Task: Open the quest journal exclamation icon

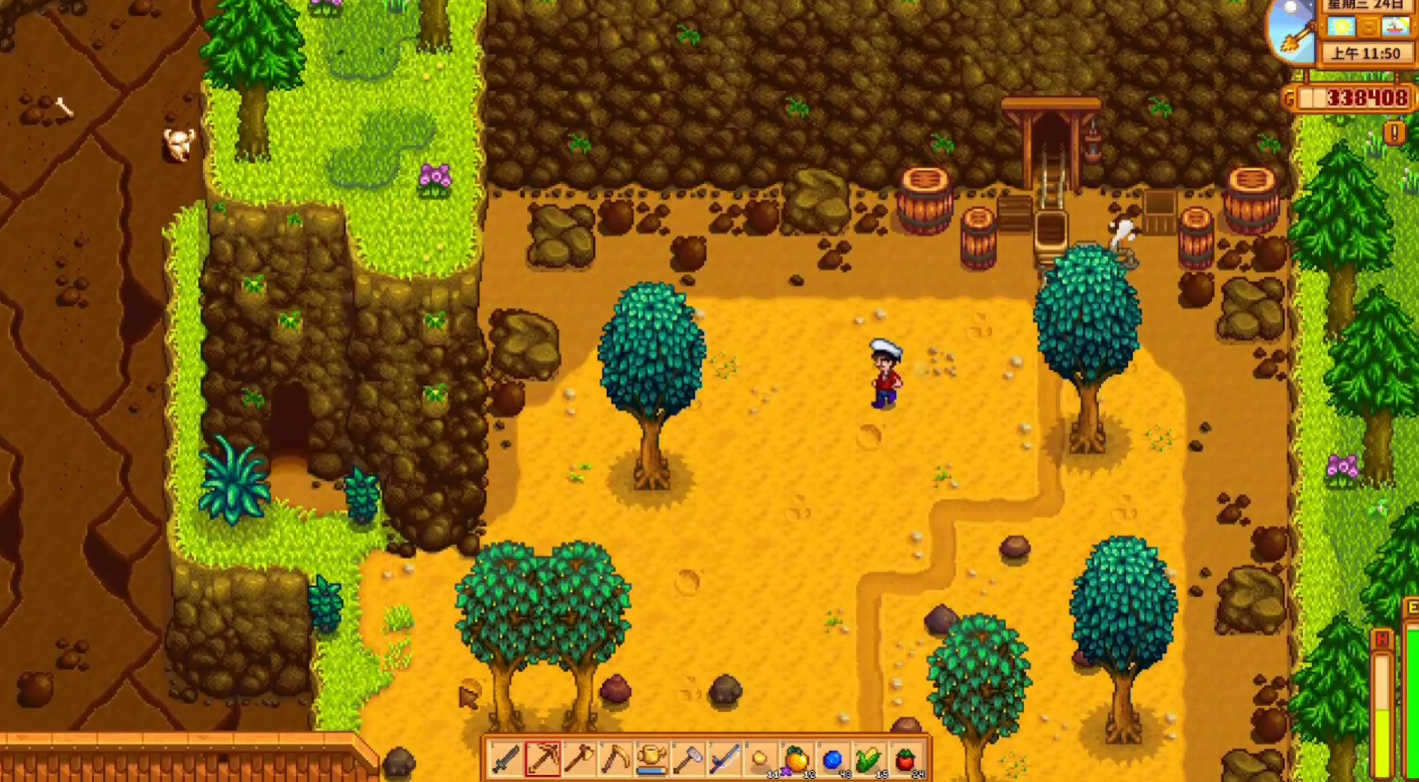Action: (x=1394, y=131)
